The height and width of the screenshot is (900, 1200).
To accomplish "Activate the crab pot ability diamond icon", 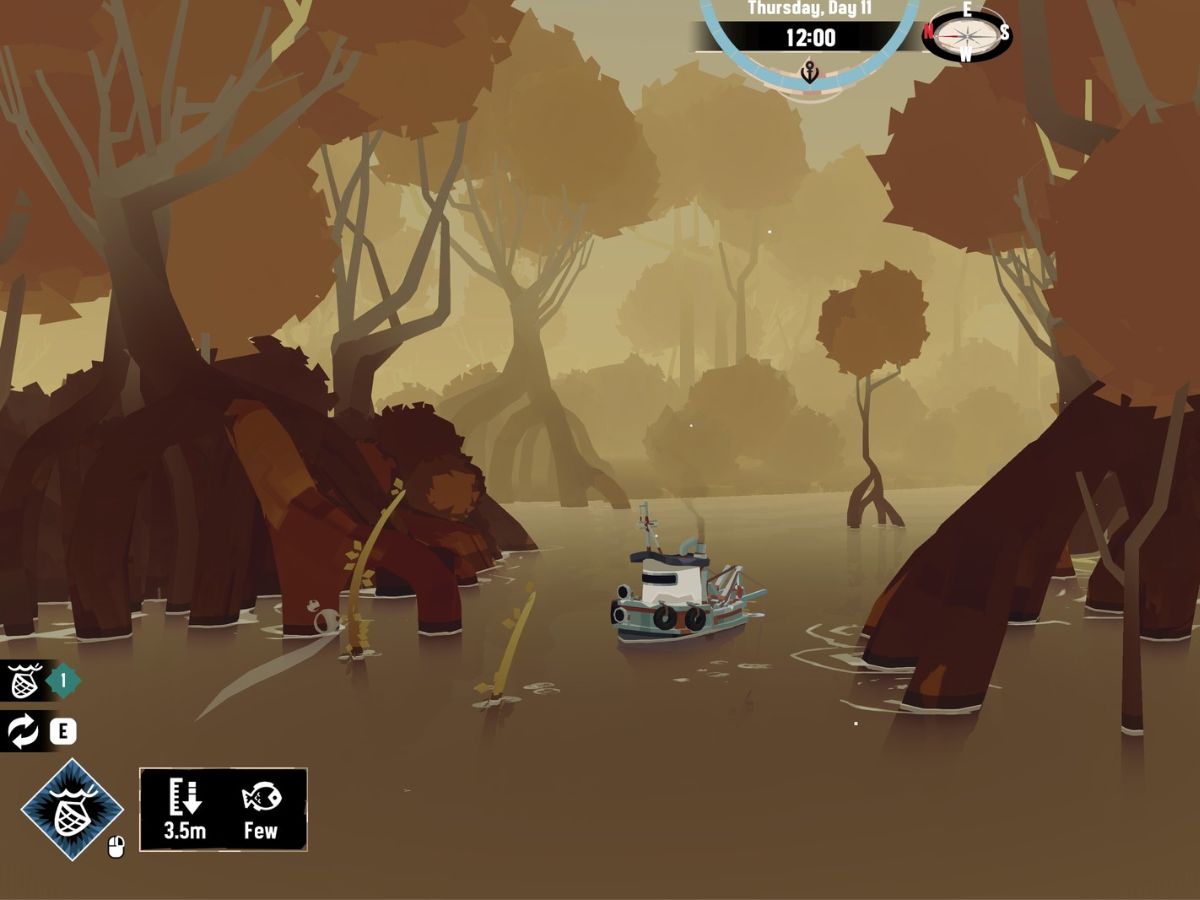I will click(72, 809).
